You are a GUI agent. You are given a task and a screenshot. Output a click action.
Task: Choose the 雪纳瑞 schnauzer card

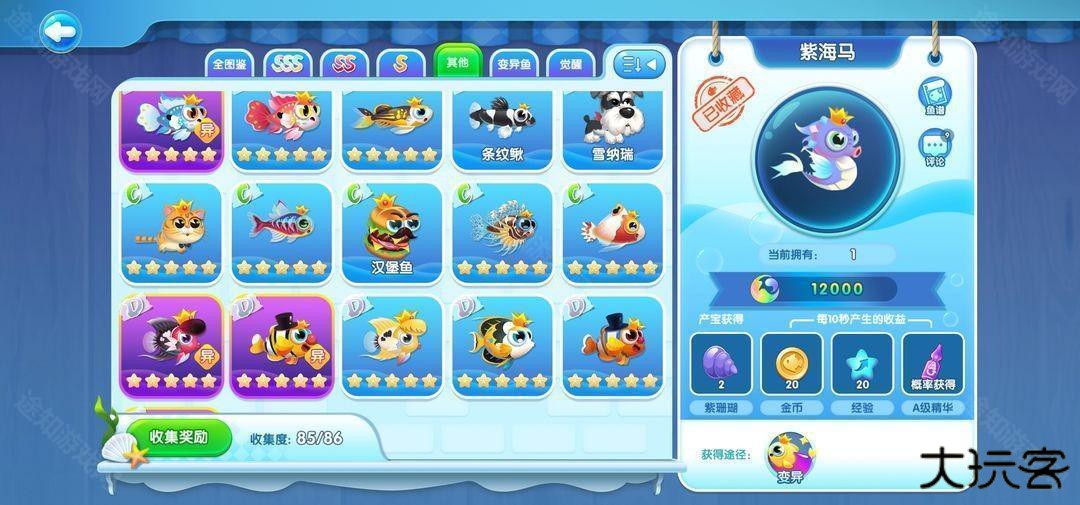tap(612, 130)
